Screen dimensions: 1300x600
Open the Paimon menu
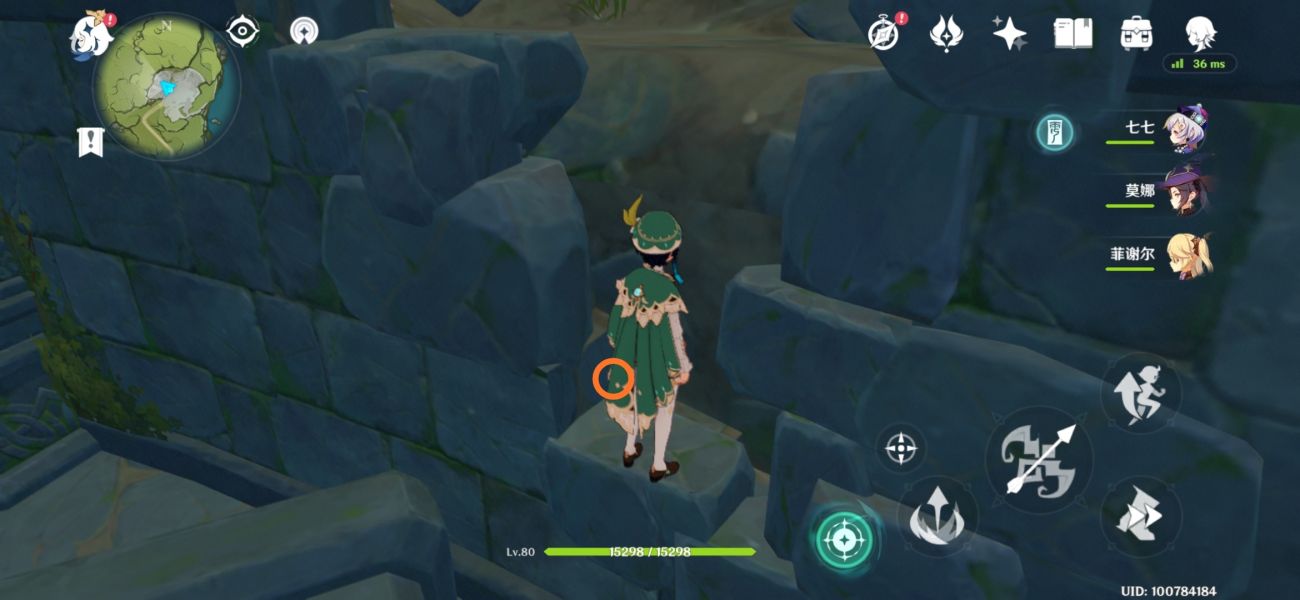[90, 33]
